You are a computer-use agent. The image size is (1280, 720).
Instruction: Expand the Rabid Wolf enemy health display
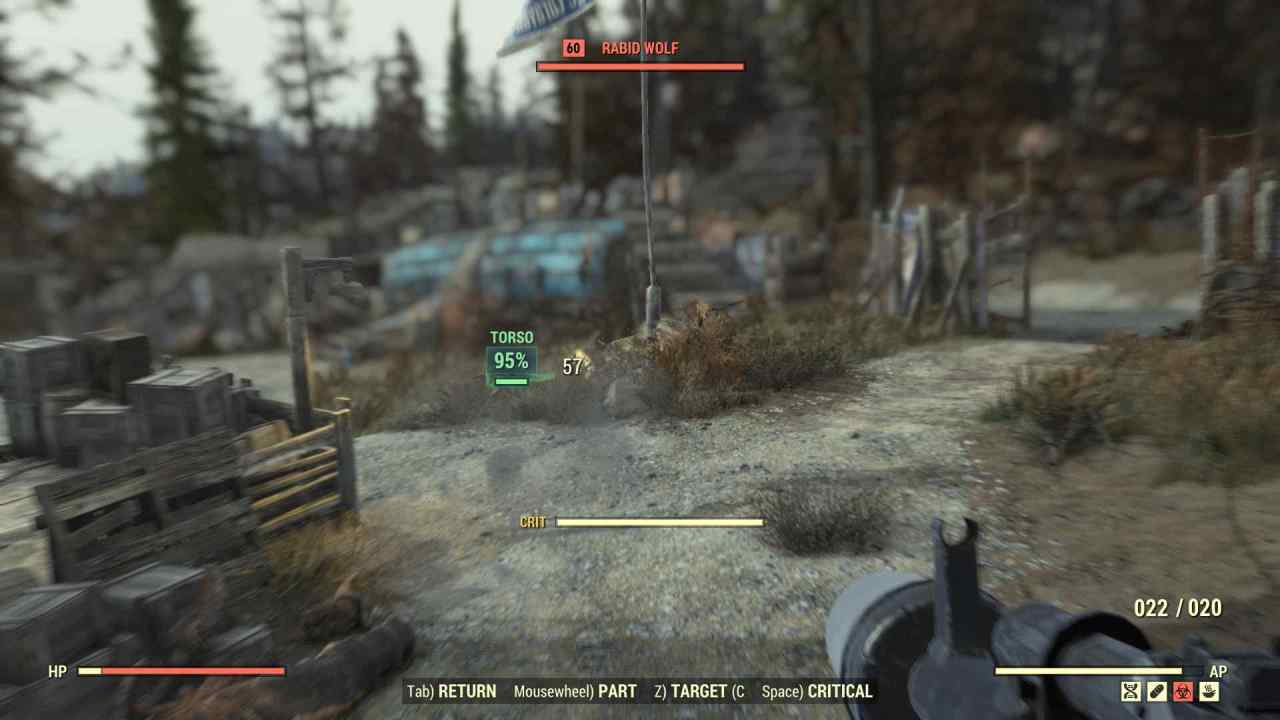pyautogui.click(x=641, y=68)
